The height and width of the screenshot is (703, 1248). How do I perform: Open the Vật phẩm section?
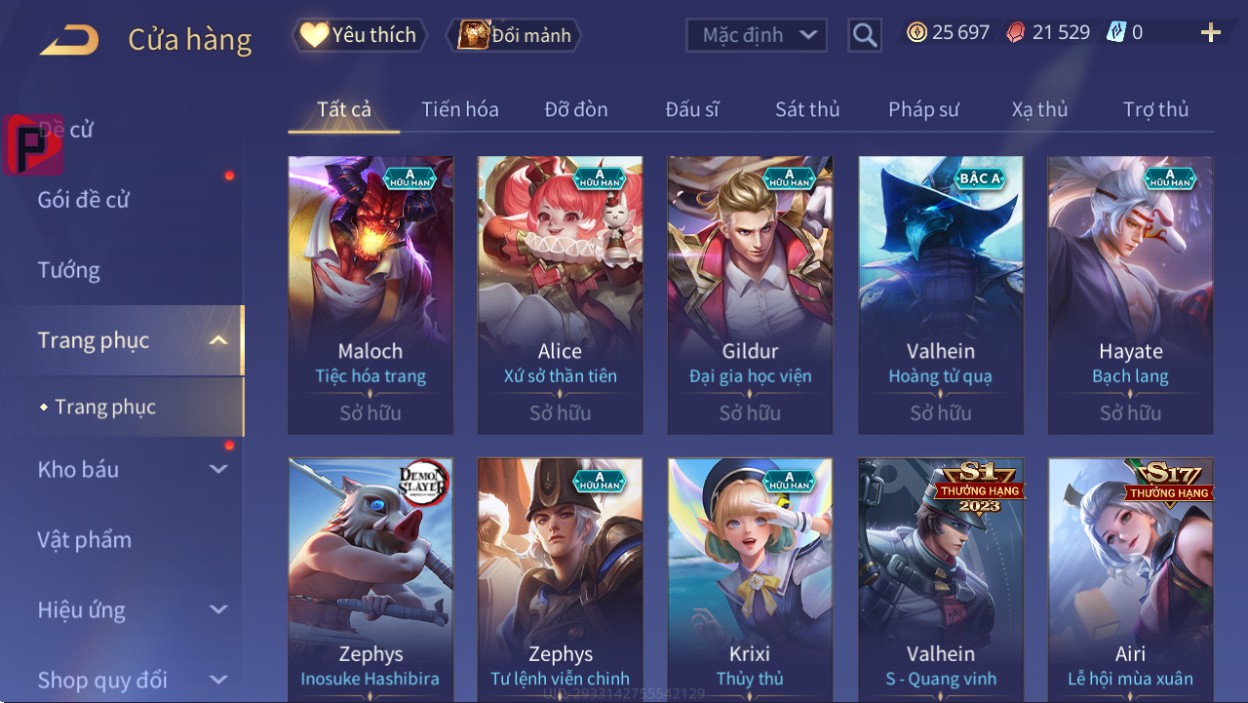(85, 540)
